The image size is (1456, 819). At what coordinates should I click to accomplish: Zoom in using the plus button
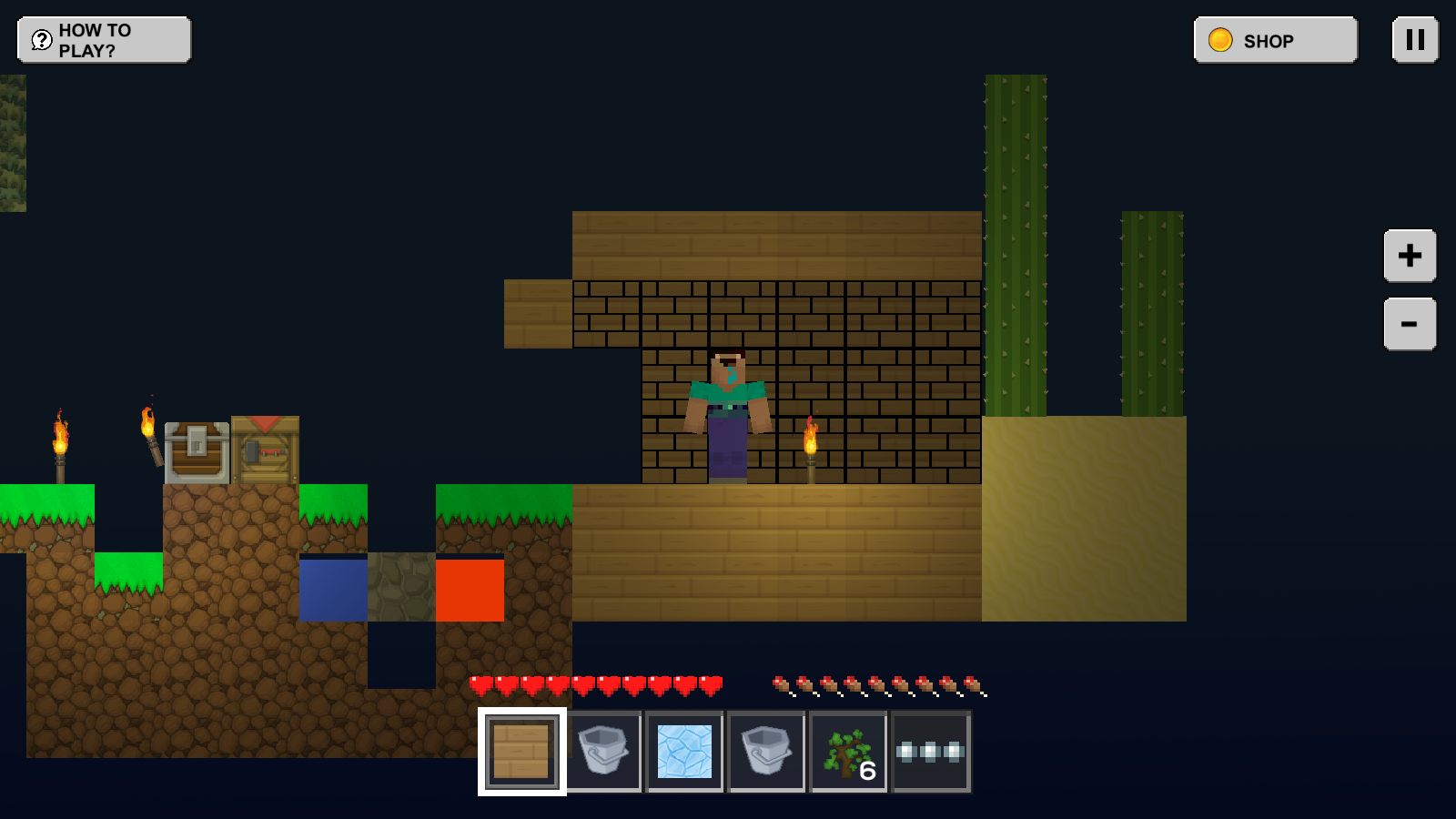[1410, 256]
